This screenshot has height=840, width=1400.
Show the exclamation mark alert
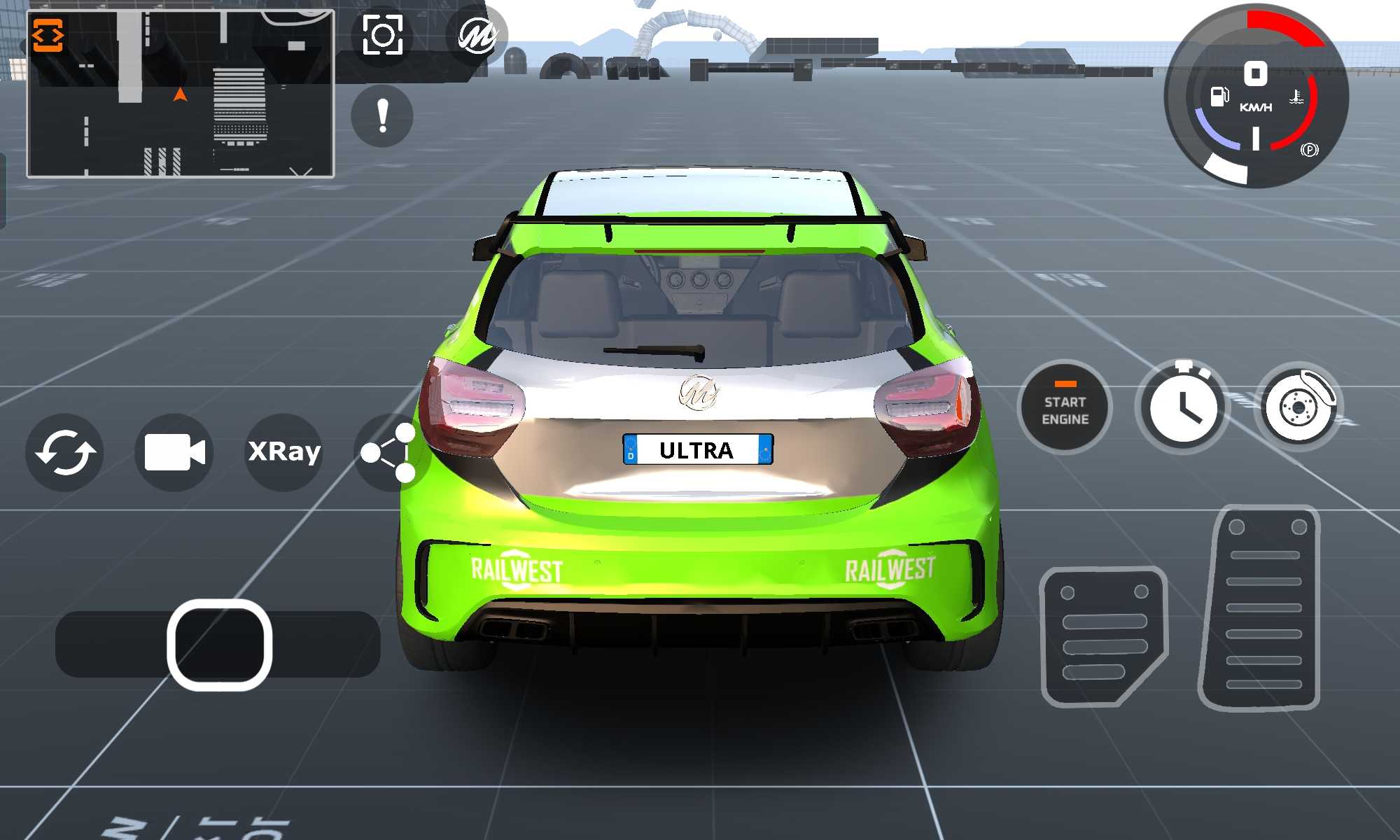[x=382, y=115]
